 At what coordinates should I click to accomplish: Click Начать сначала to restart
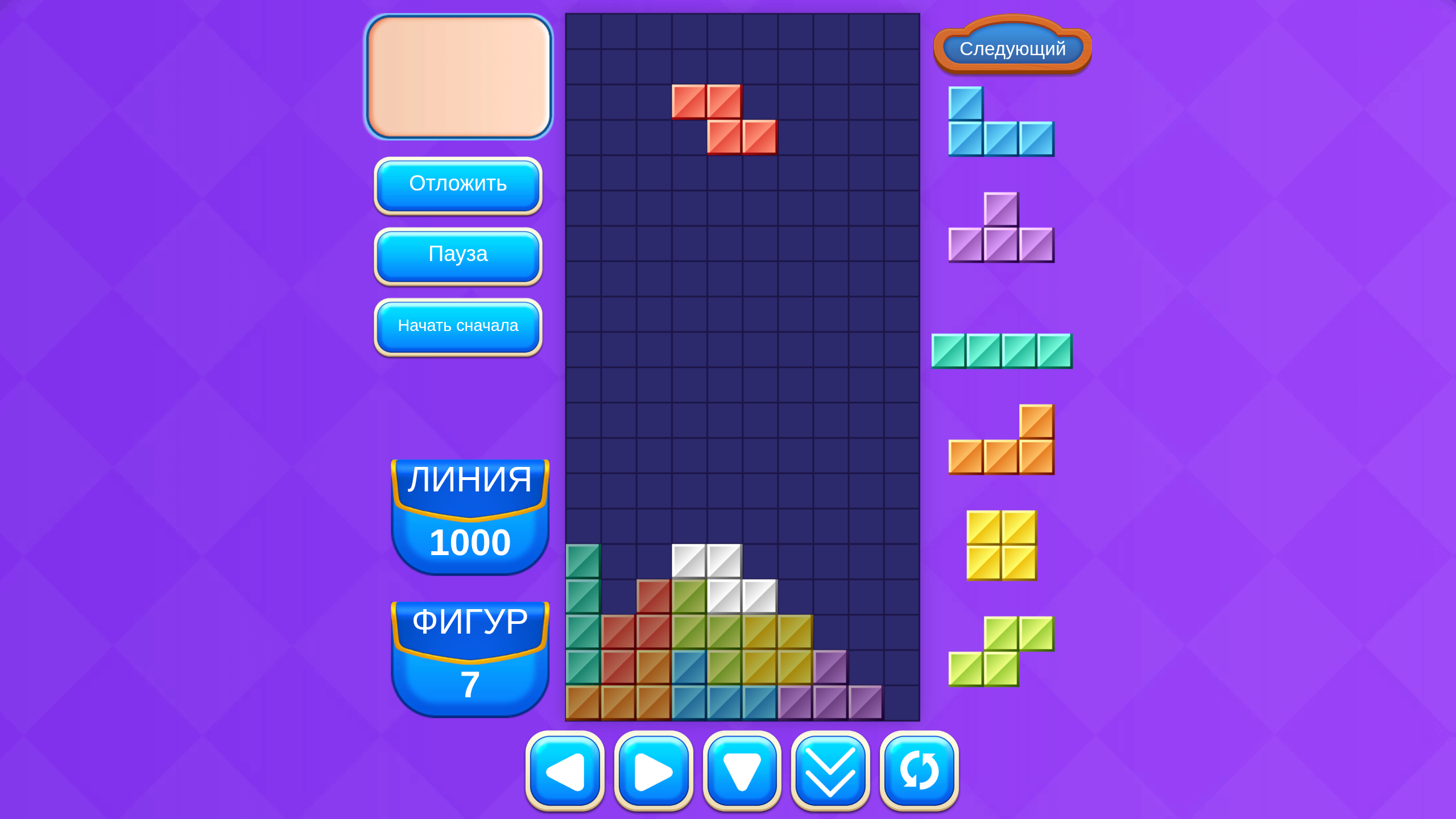tap(458, 326)
